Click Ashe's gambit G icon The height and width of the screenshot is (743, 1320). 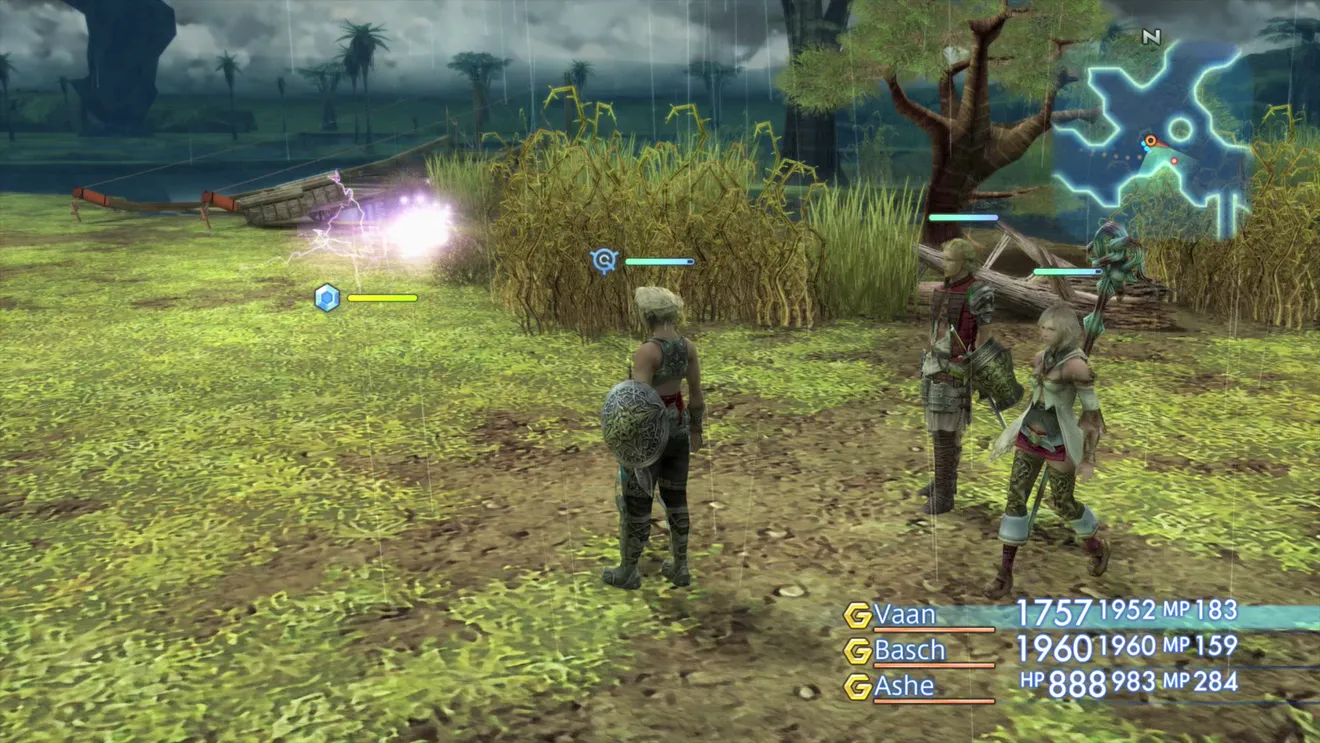tap(858, 687)
